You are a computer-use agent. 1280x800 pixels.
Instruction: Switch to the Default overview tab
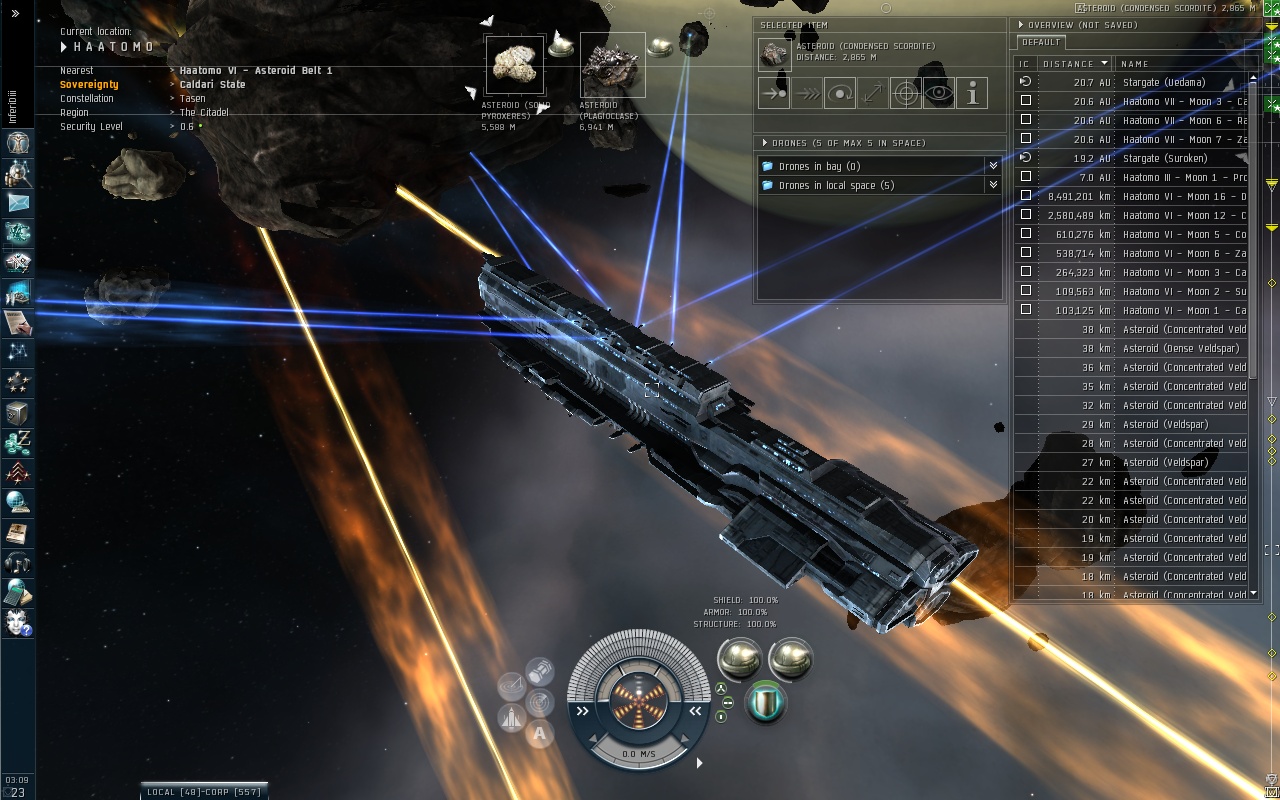click(x=1041, y=43)
